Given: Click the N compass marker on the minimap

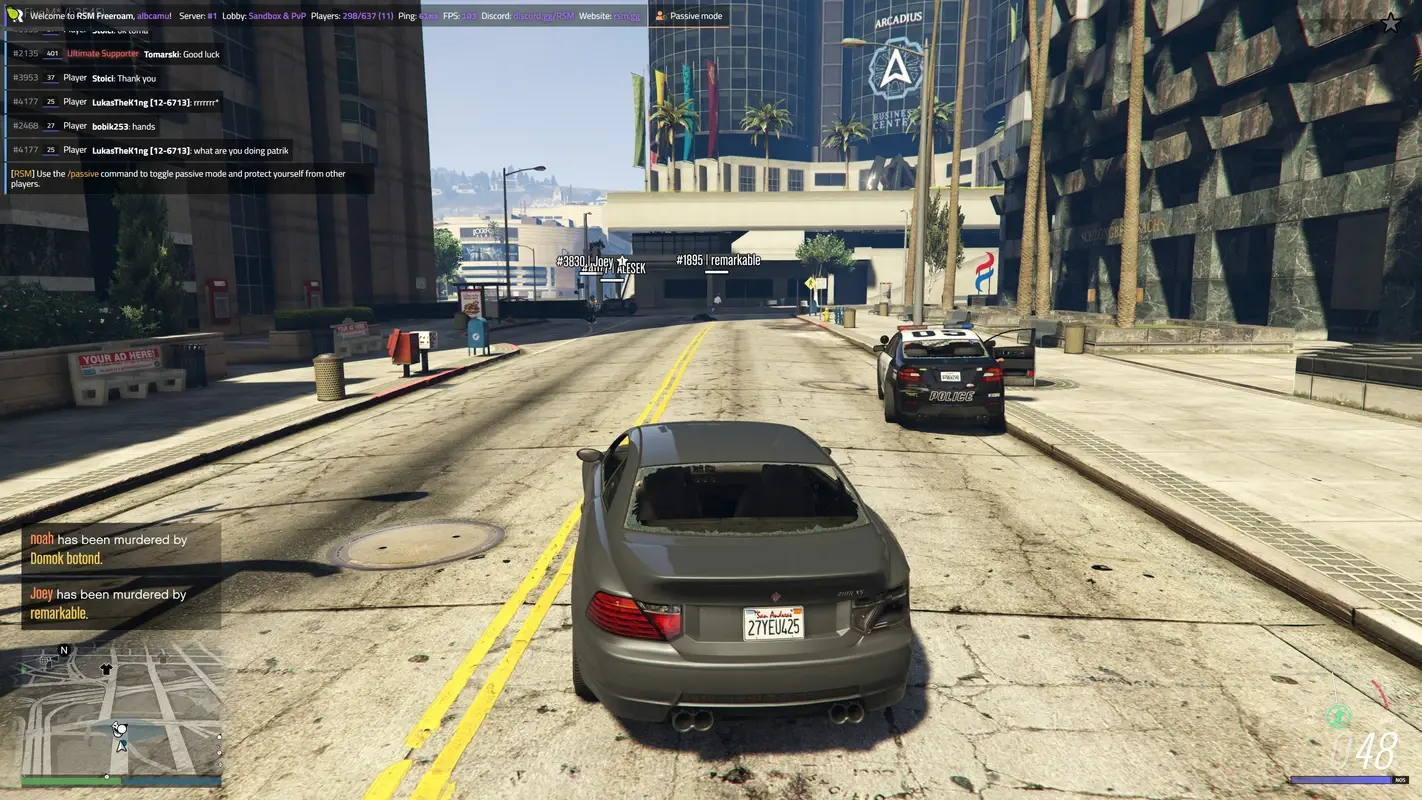Looking at the screenshot, I should pyautogui.click(x=63, y=649).
